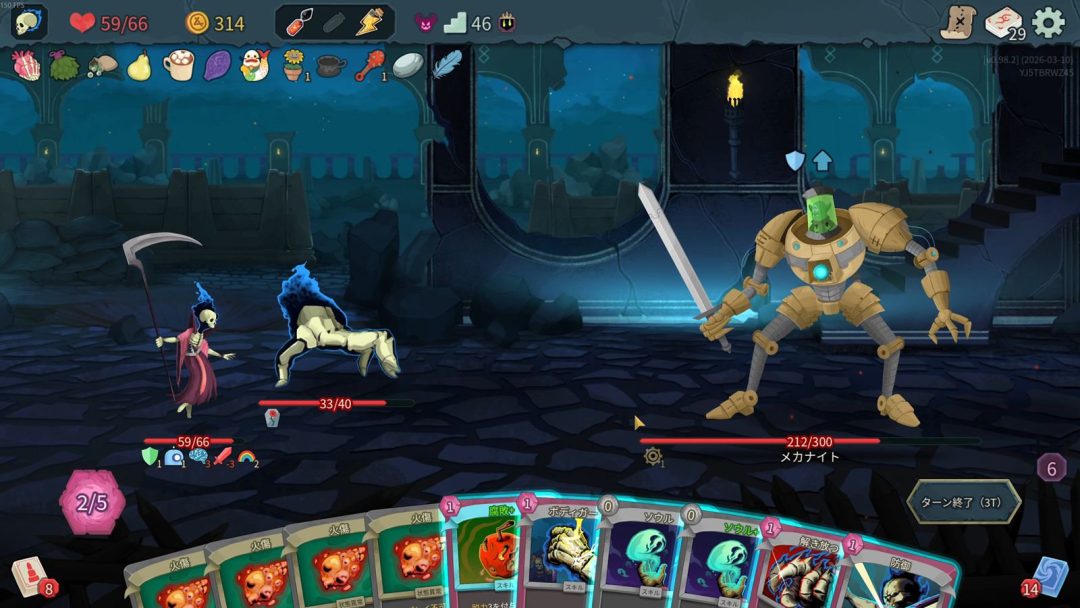Inspect the blue feather relic
1080x608 pixels.
(446, 64)
